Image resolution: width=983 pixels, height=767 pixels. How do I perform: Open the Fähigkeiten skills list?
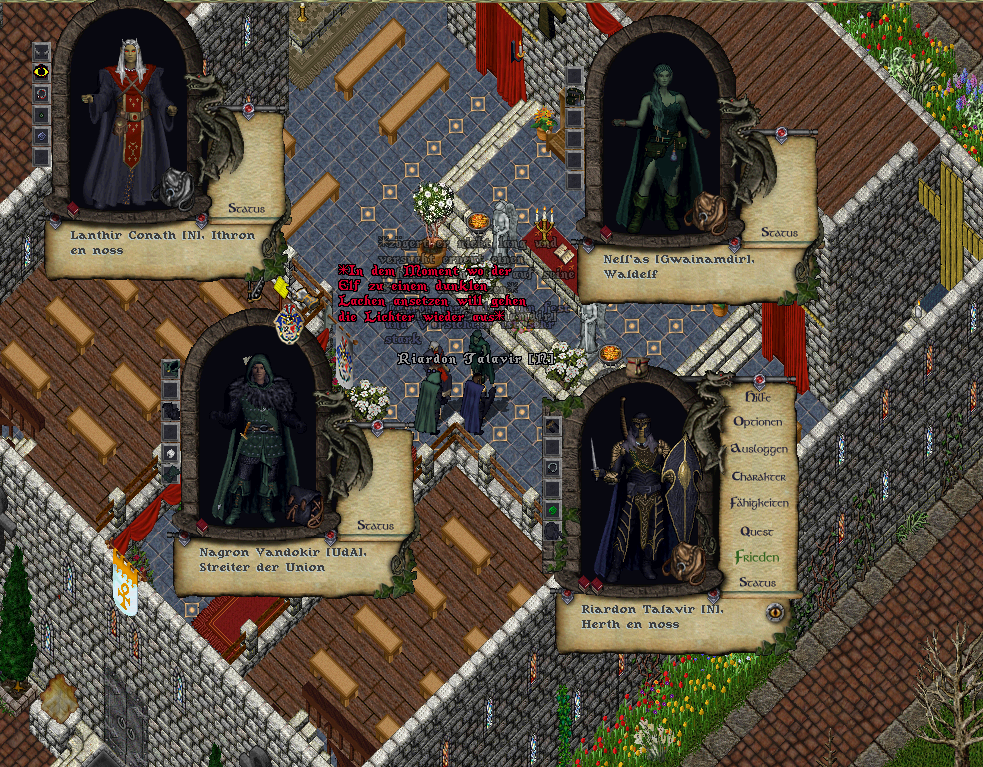tap(758, 503)
